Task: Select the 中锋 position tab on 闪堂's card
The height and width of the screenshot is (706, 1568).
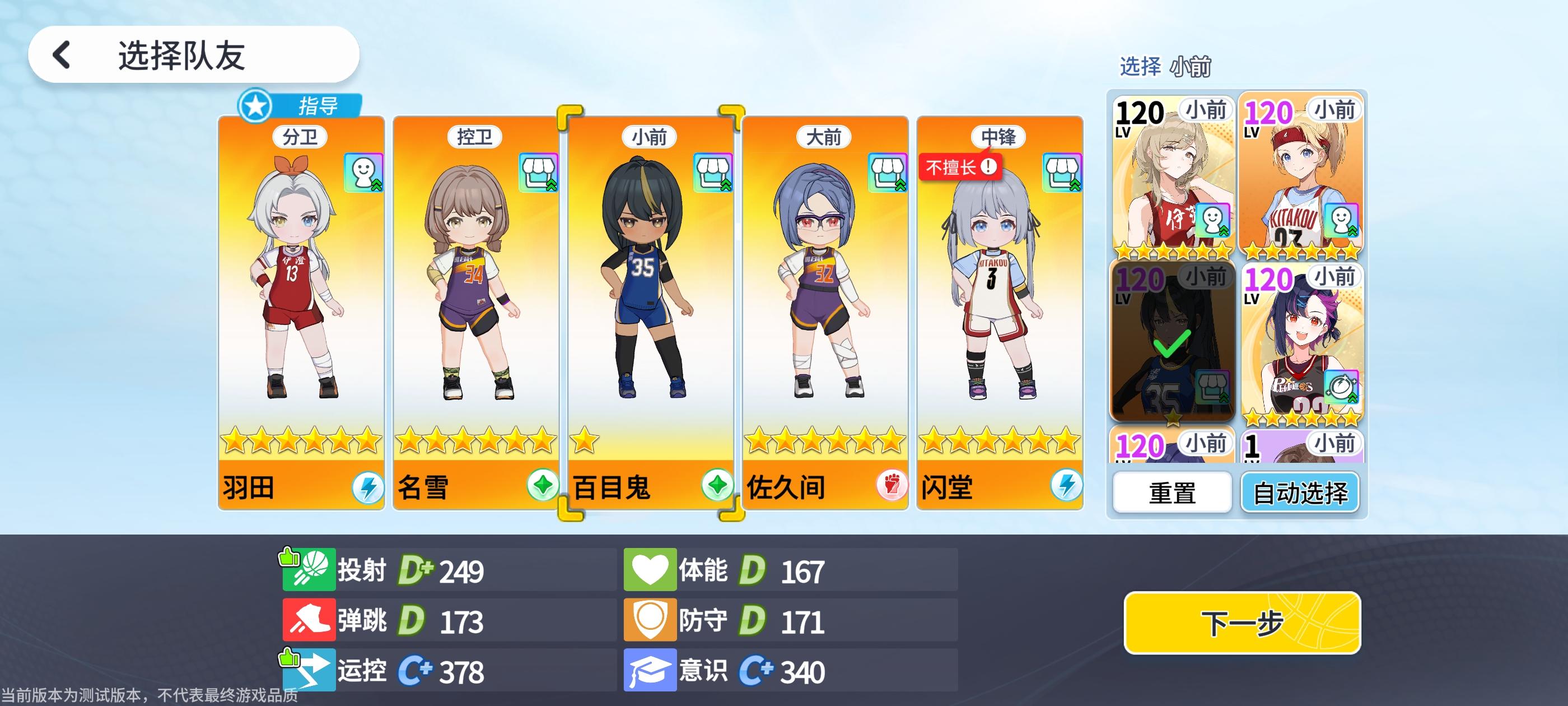Action: point(1001,138)
